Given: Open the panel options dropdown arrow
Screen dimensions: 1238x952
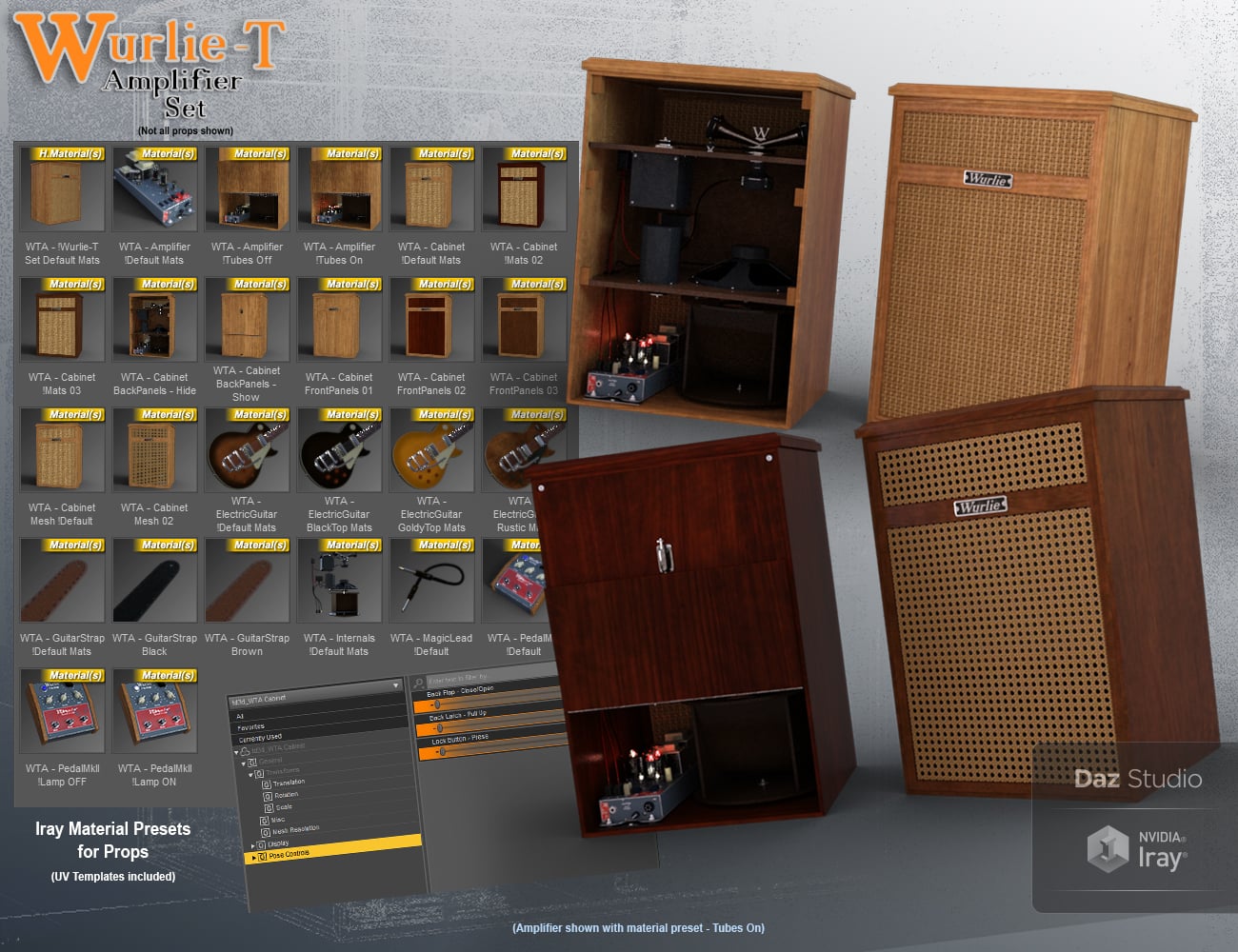Looking at the screenshot, I should (x=396, y=685).
